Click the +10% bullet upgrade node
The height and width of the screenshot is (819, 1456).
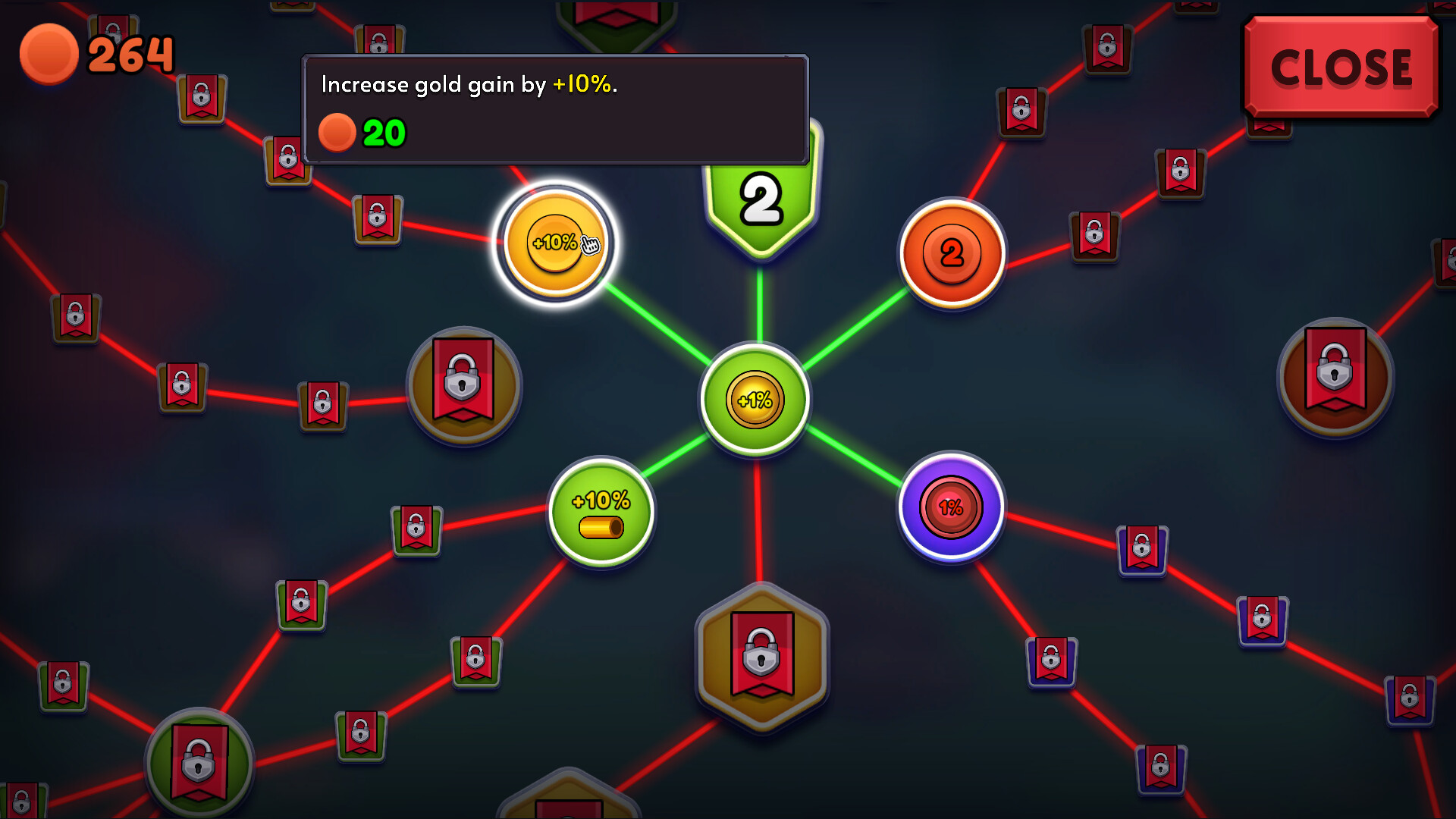[601, 513]
